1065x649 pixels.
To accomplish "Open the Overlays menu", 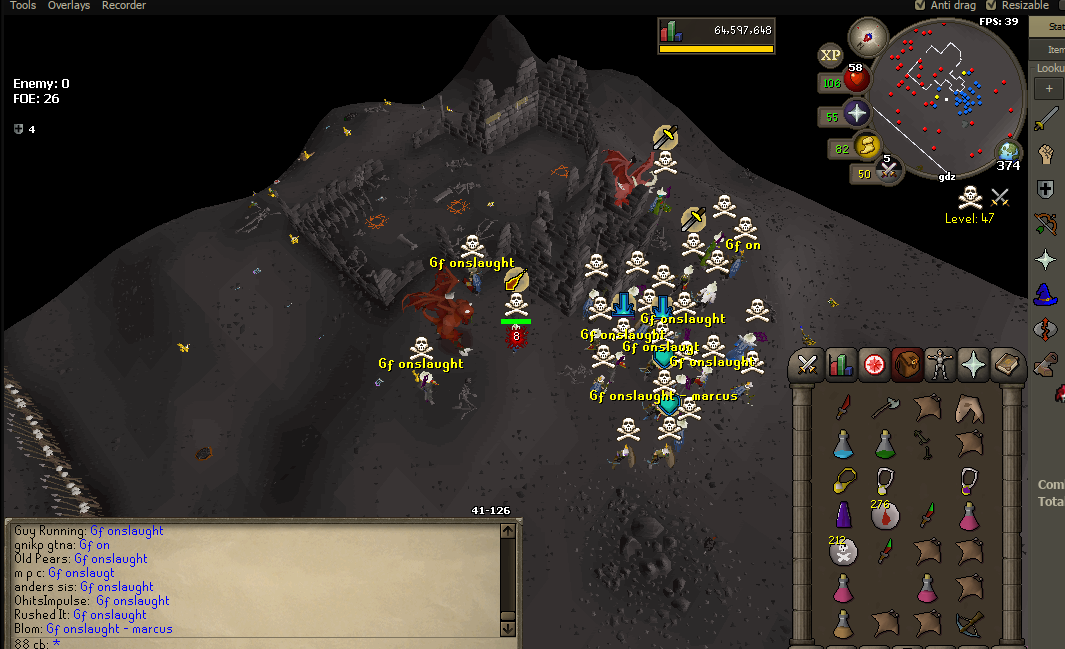I will 69,6.
